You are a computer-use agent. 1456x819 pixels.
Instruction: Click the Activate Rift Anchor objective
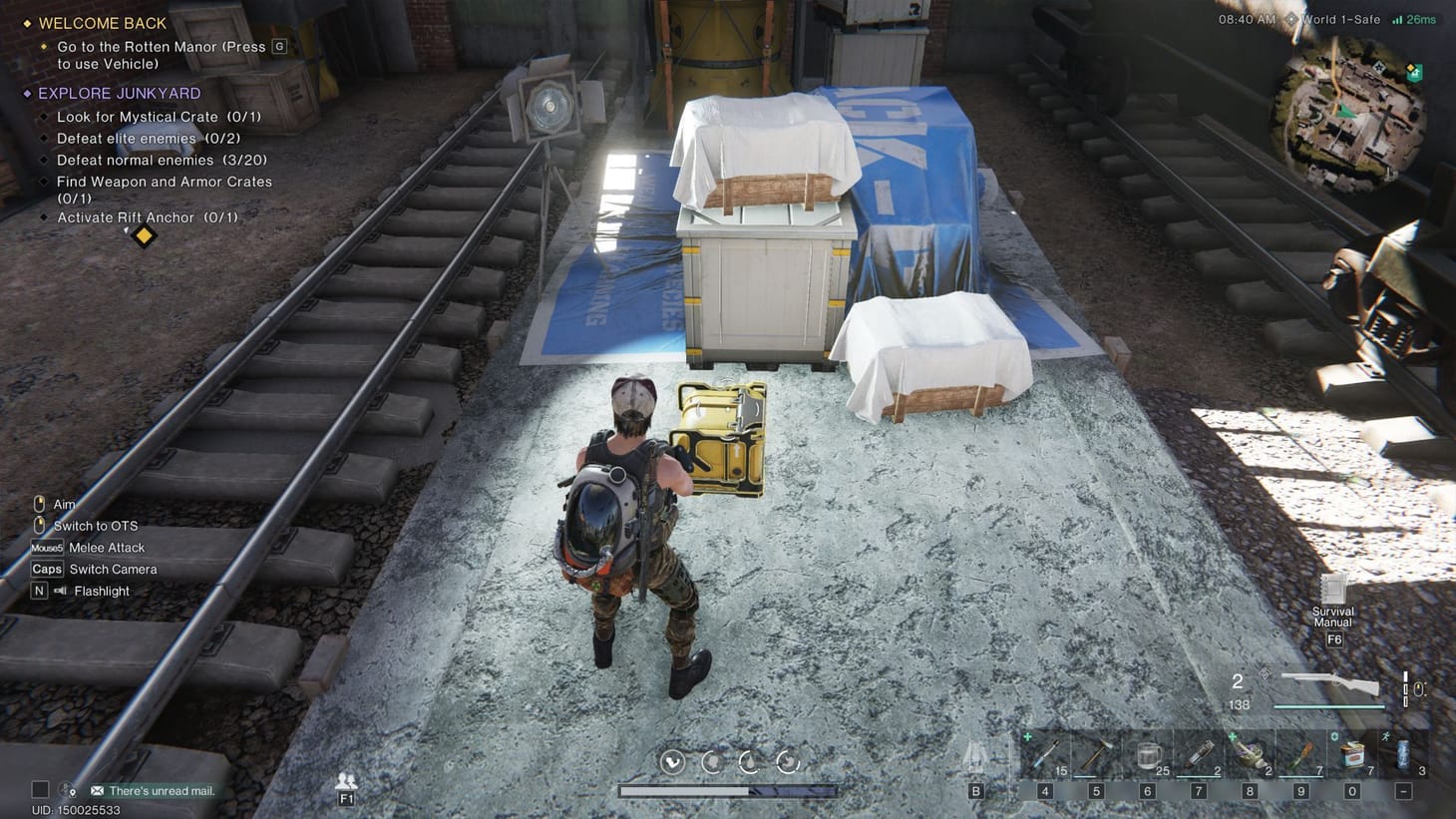148,216
